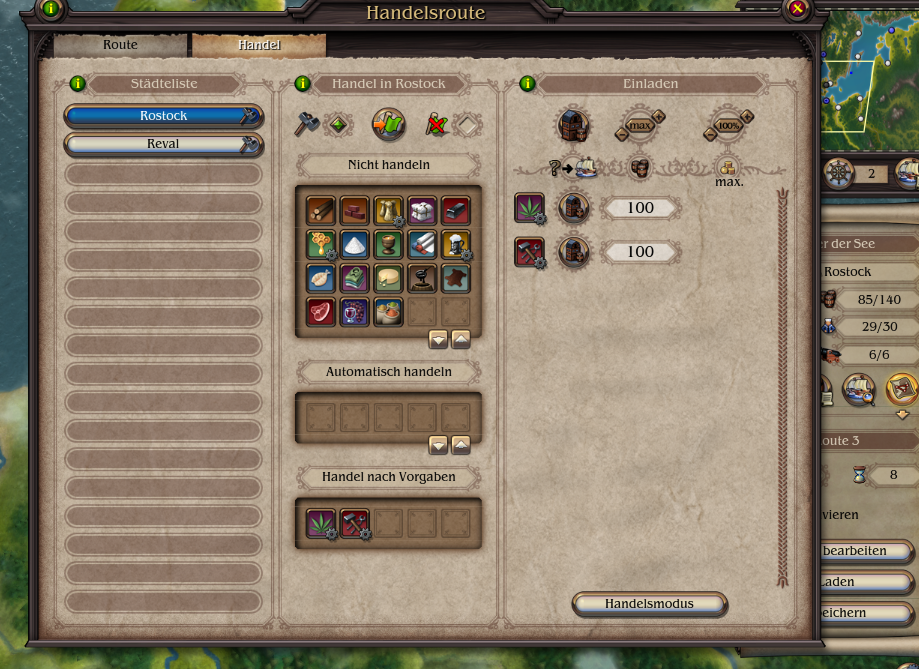Image resolution: width=919 pixels, height=669 pixels.
Task: Select the fish goods icon
Action: 320,277
